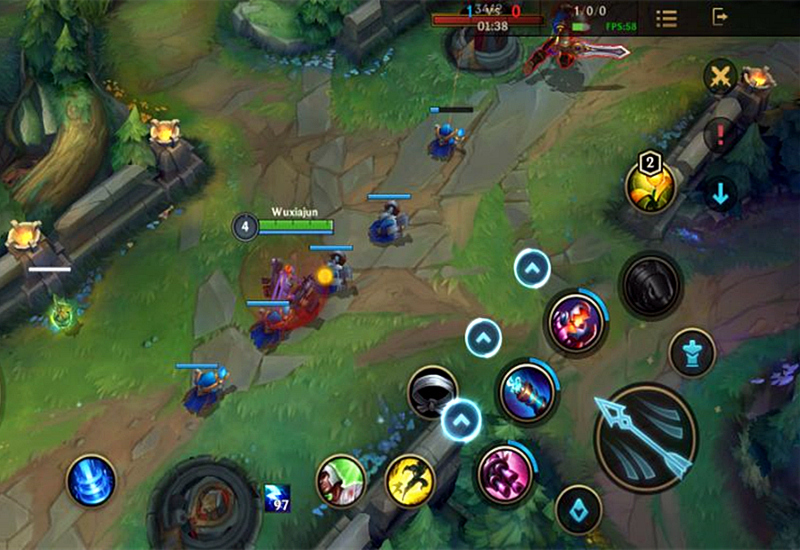The height and width of the screenshot is (550, 800).
Task: Activate the purple and orange ability
Action: [x=577, y=321]
